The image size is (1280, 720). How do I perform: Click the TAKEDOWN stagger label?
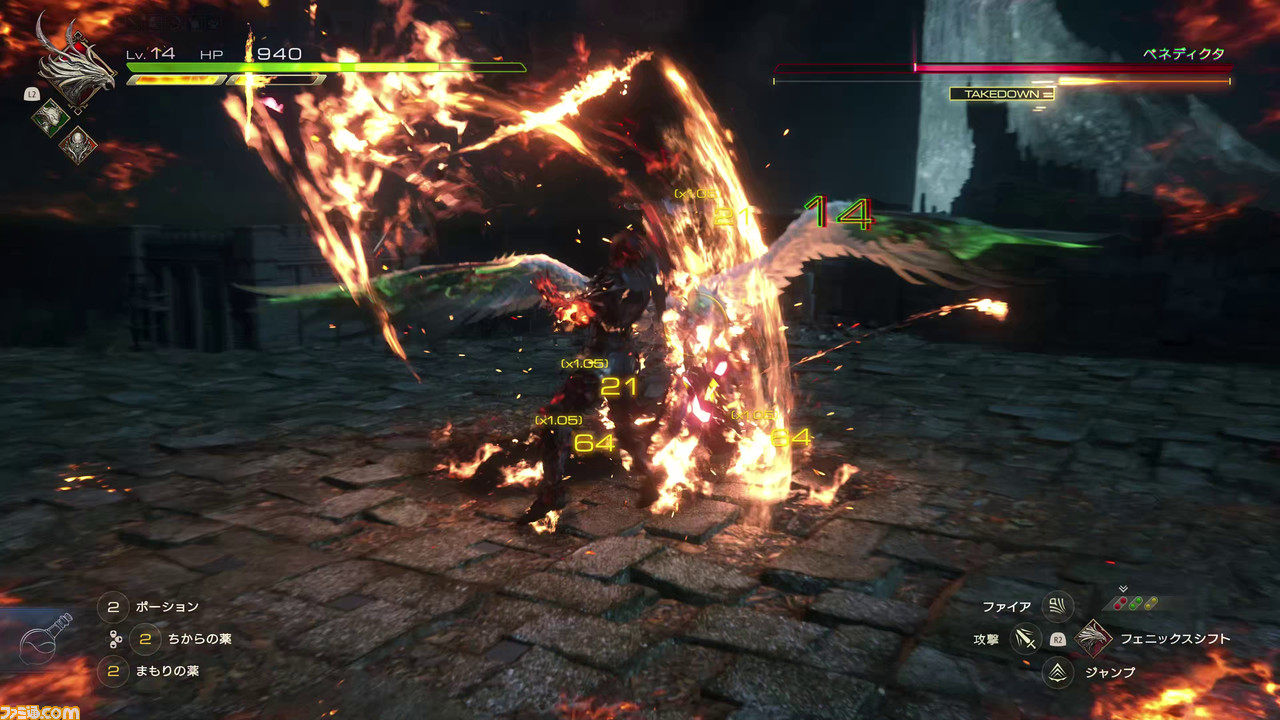coord(1001,94)
